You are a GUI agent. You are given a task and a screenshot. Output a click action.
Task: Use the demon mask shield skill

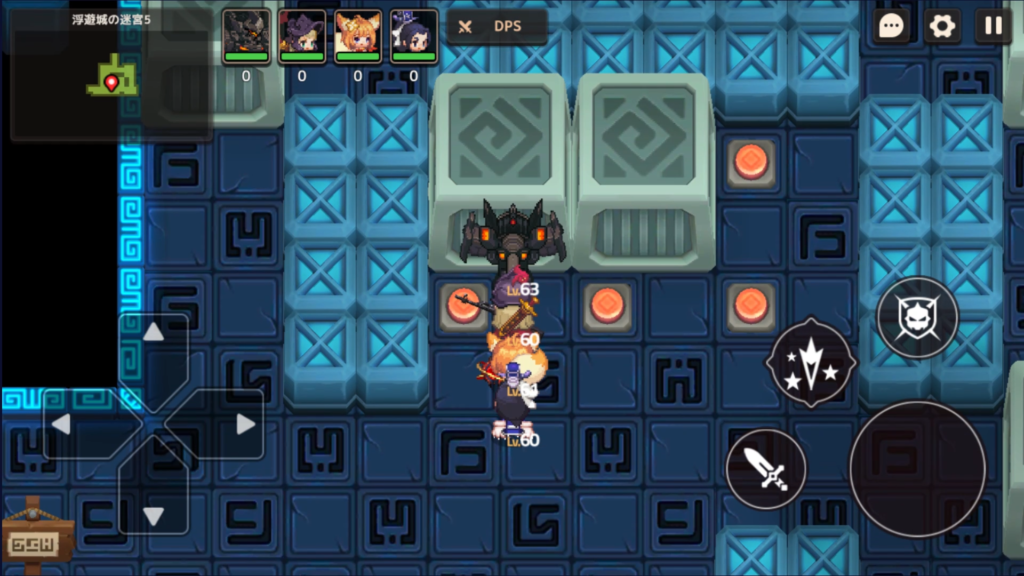(x=917, y=319)
